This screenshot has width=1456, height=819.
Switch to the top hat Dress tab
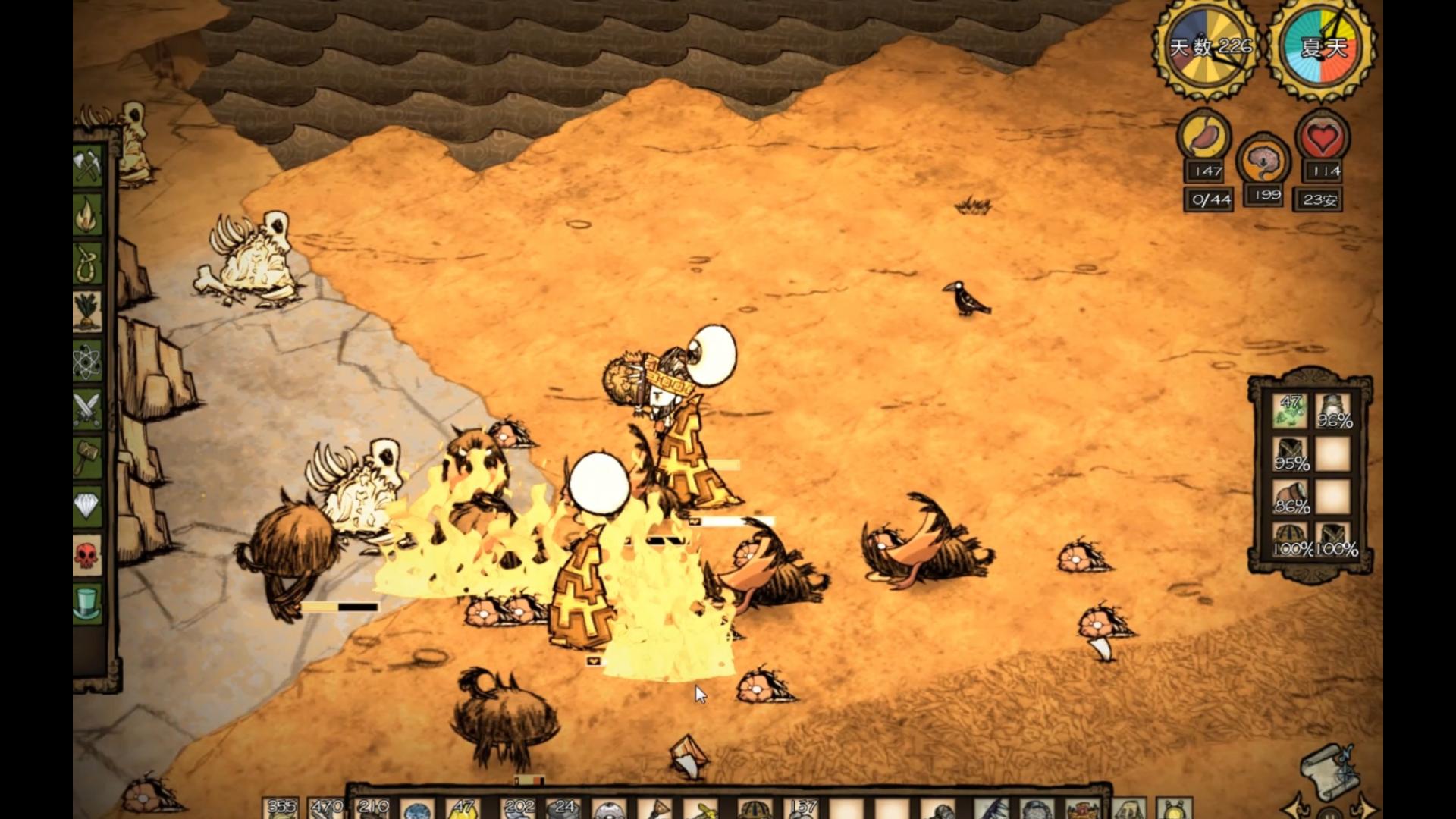[x=87, y=604]
